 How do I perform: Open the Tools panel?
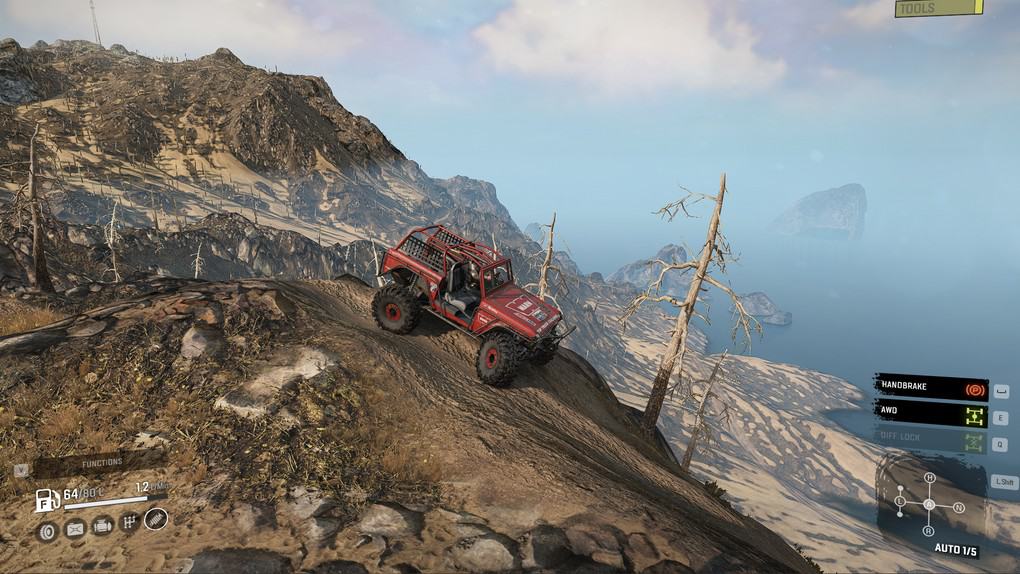(x=938, y=9)
